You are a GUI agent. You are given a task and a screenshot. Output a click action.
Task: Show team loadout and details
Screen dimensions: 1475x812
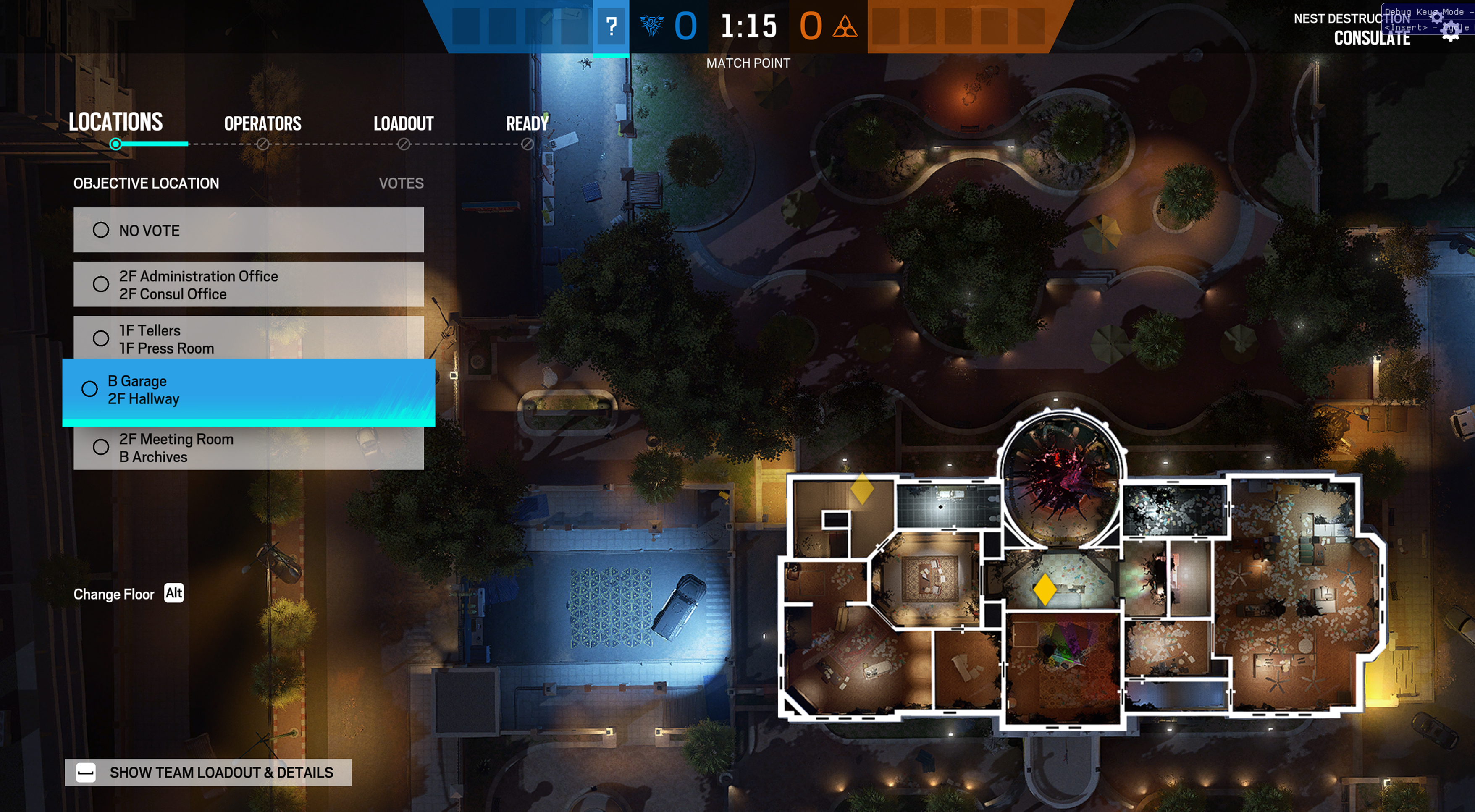pos(208,773)
